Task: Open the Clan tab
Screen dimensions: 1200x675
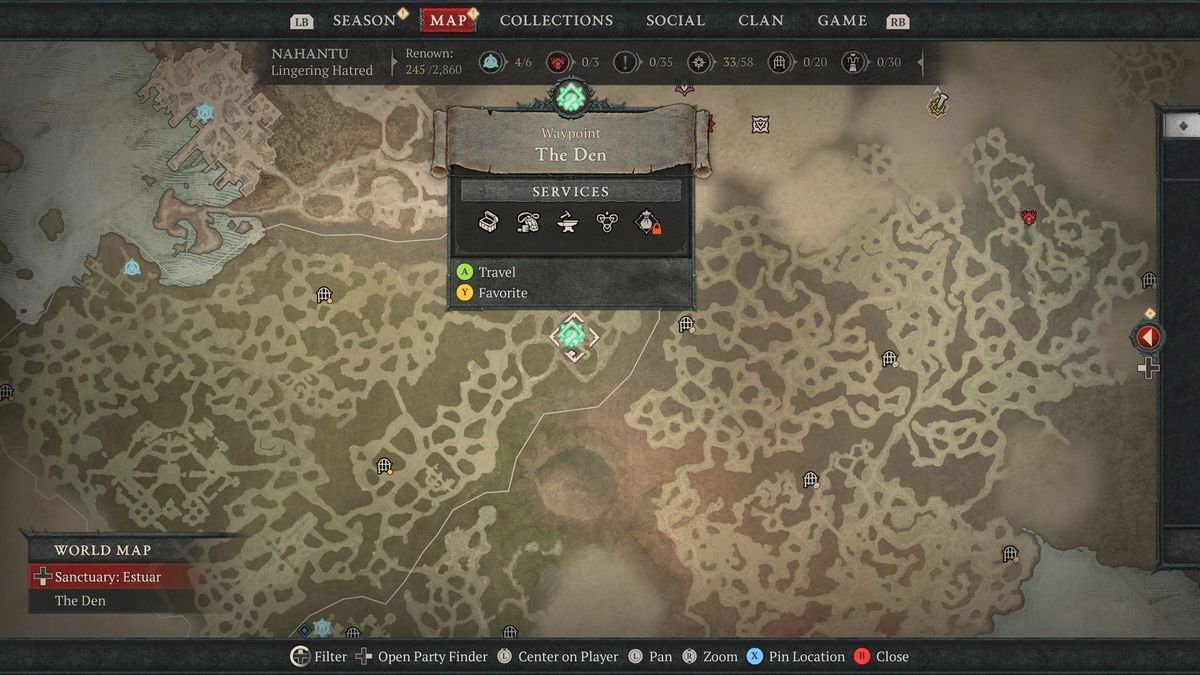Action: point(760,20)
